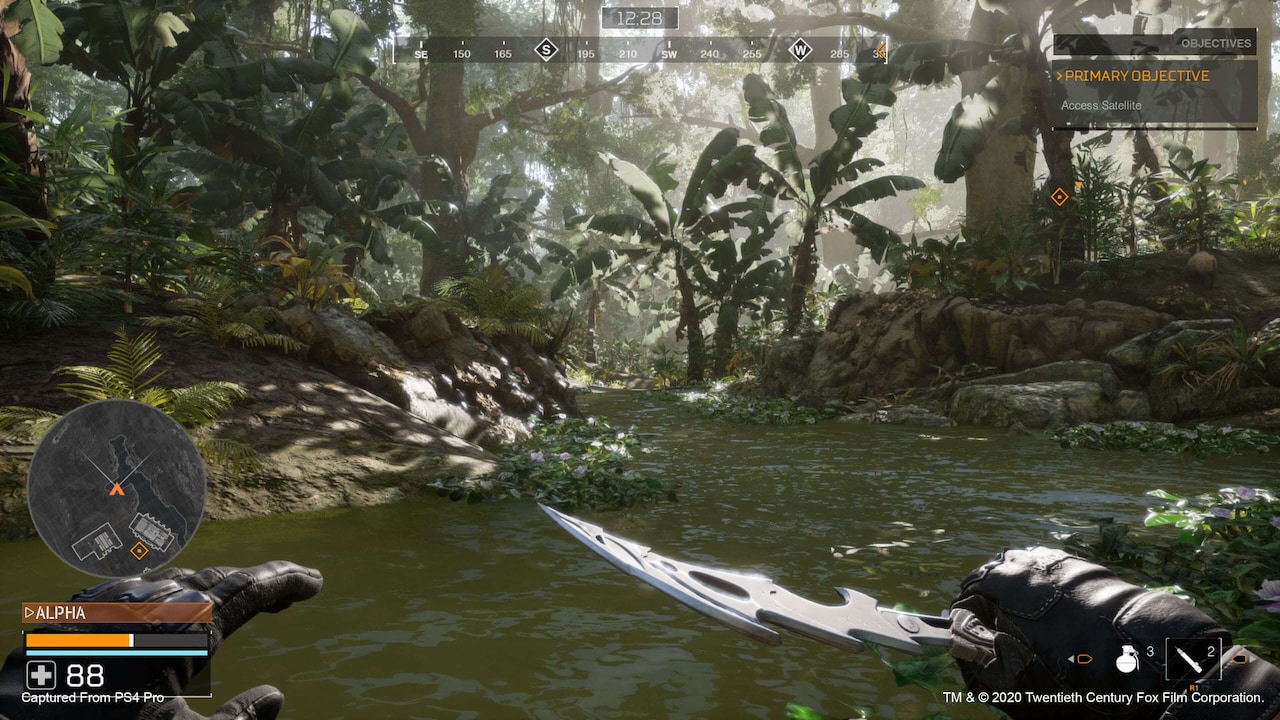This screenshot has width=1280, height=720.
Task: Select the orange diamond objective waypoint
Action: (x=1059, y=197)
